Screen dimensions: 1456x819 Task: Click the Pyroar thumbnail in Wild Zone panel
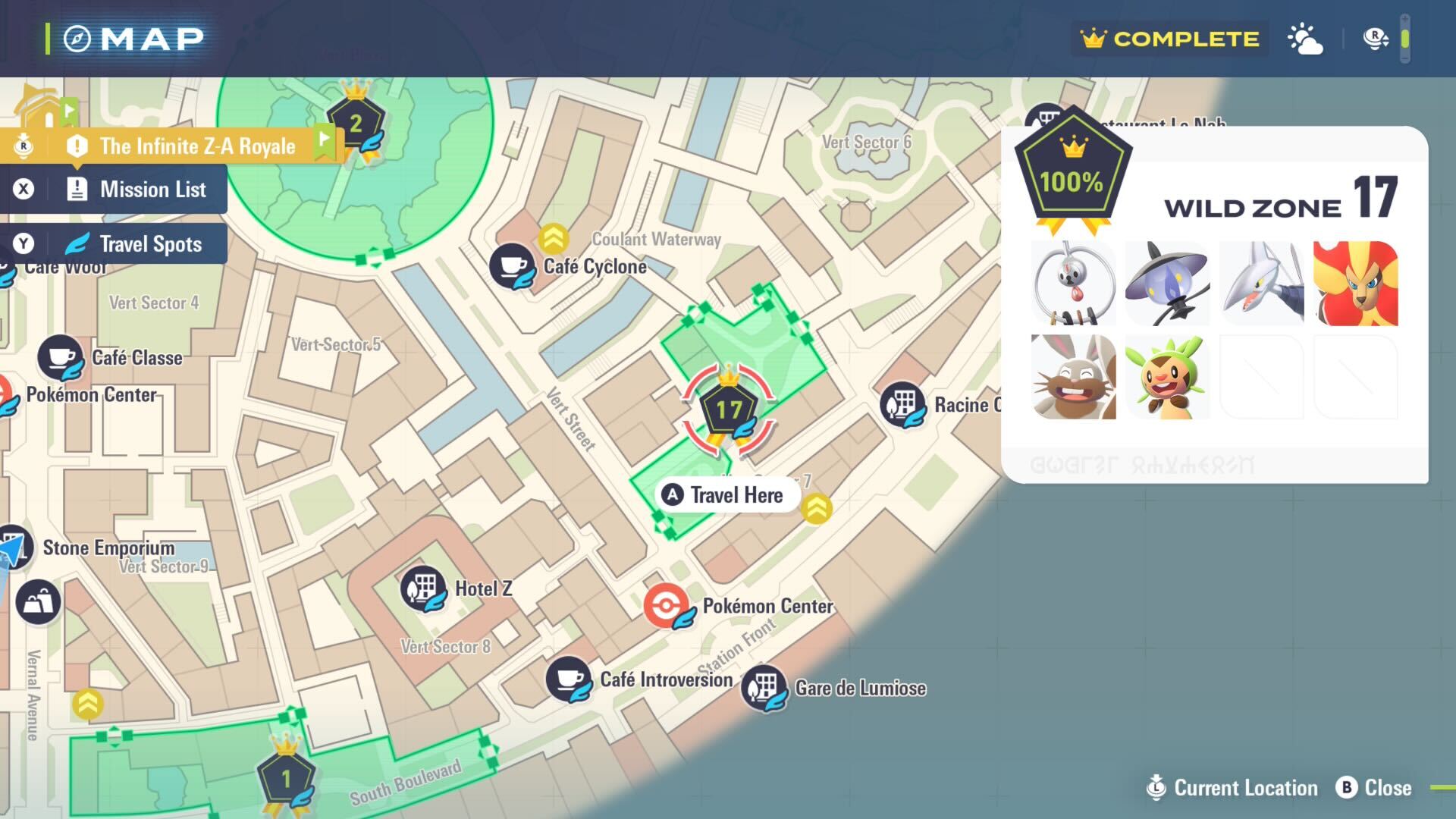(x=1355, y=284)
